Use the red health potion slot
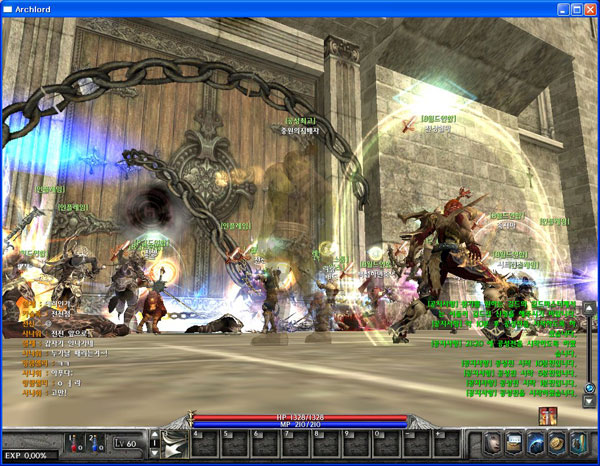This screenshot has height=466, width=600. tap(72, 443)
